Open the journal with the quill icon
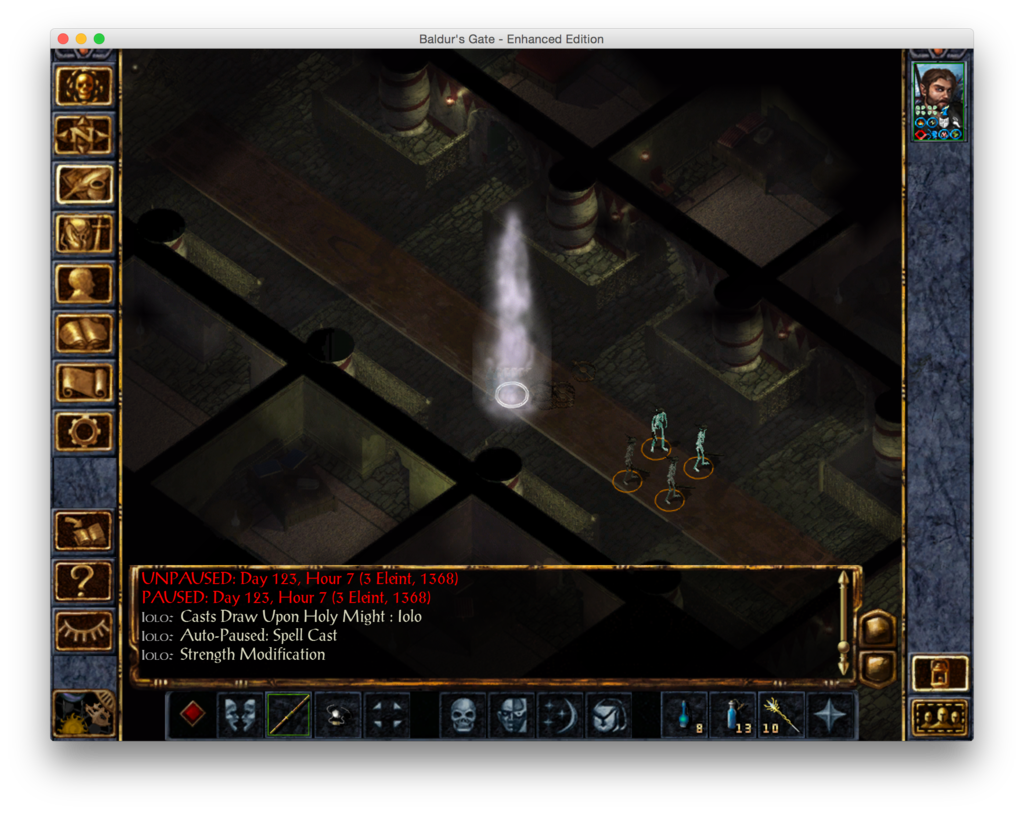This screenshot has height=813, width=1024. pos(84,185)
